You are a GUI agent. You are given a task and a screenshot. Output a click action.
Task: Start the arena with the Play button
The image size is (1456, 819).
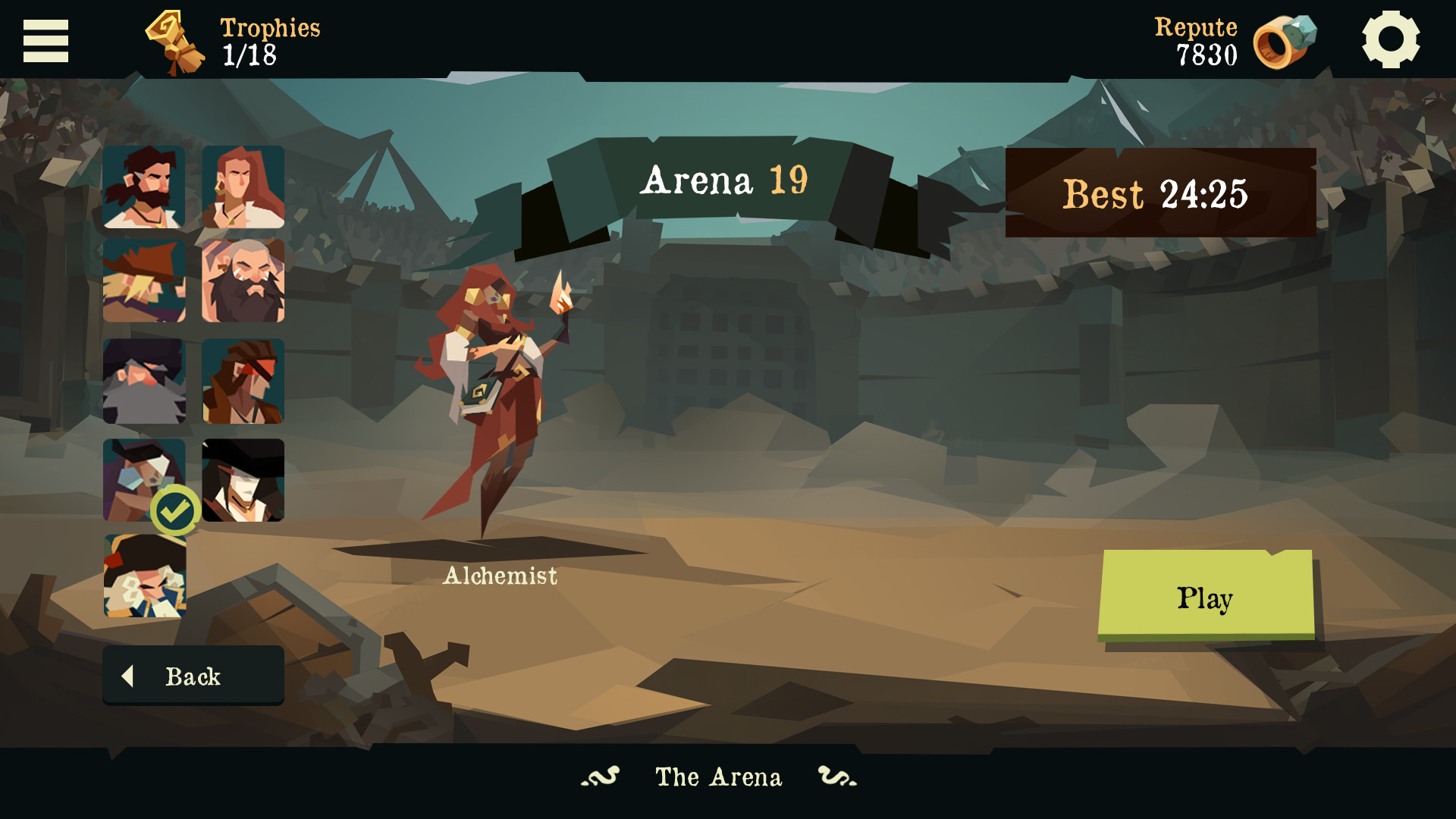click(x=1206, y=595)
